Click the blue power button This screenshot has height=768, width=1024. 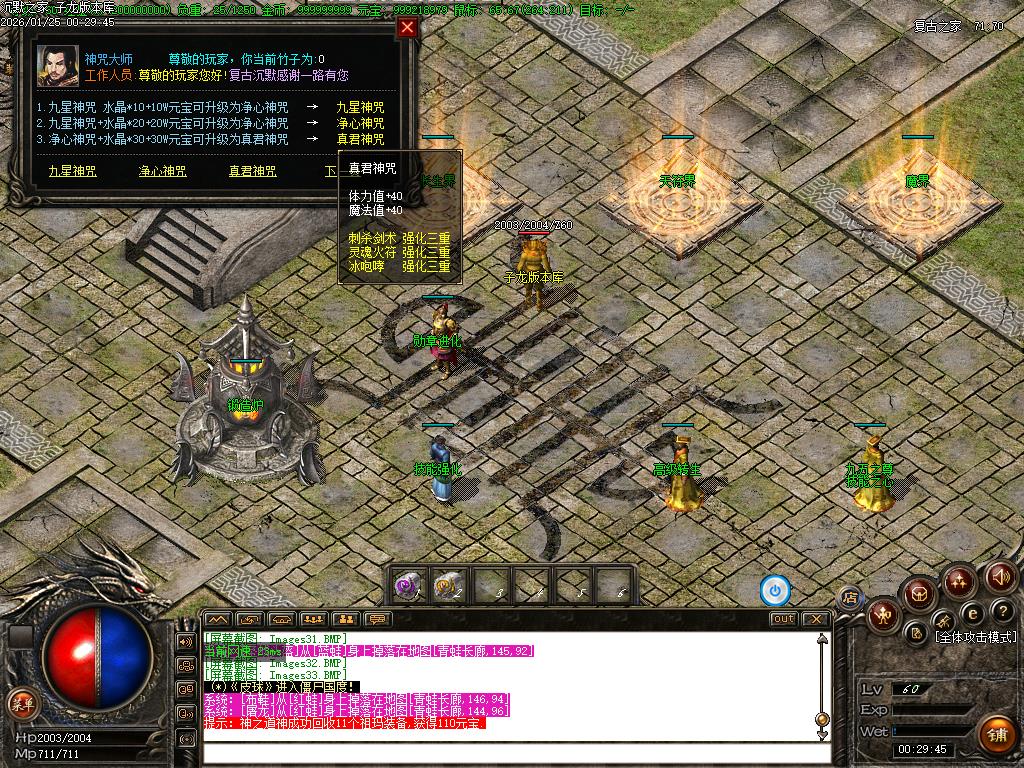[774, 590]
